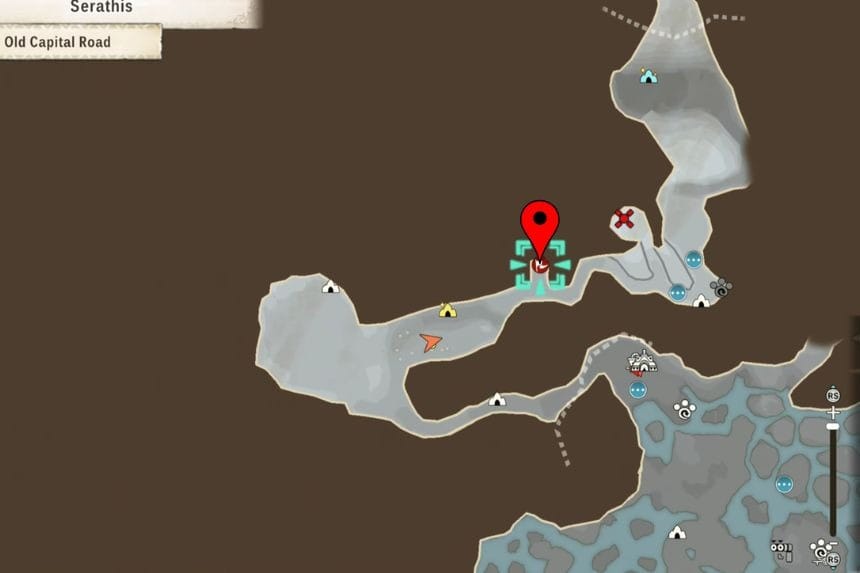This screenshot has height=573, width=860.
Task: Select the gray paw print marker
Action: pos(719,288)
